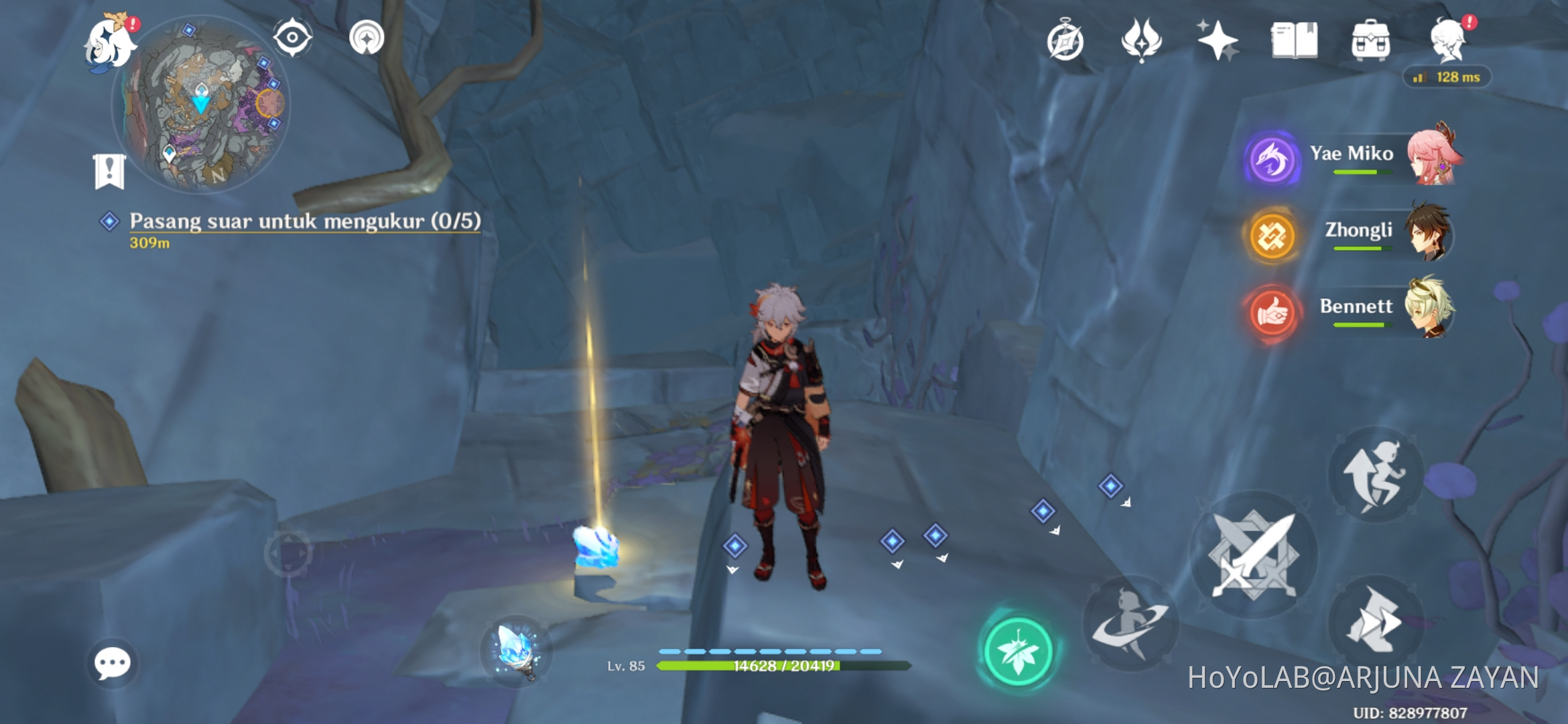
Task: Open the Adventurer Handbook book icon
Action: tap(1296, 40)
